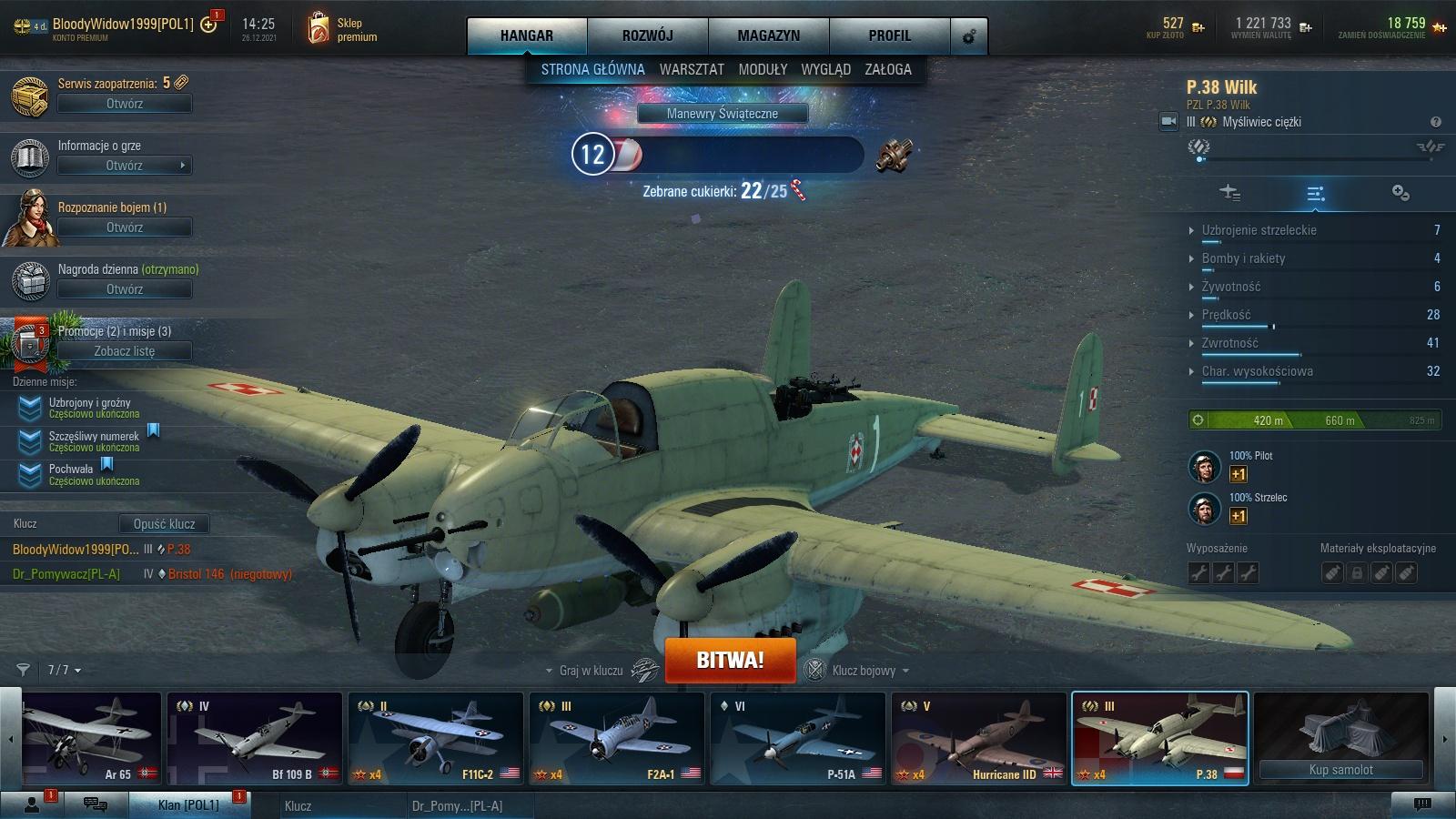This screenshot has width=1456, height=819.
Task: Open the Manewry Świąteczne event
Action: 722,114
